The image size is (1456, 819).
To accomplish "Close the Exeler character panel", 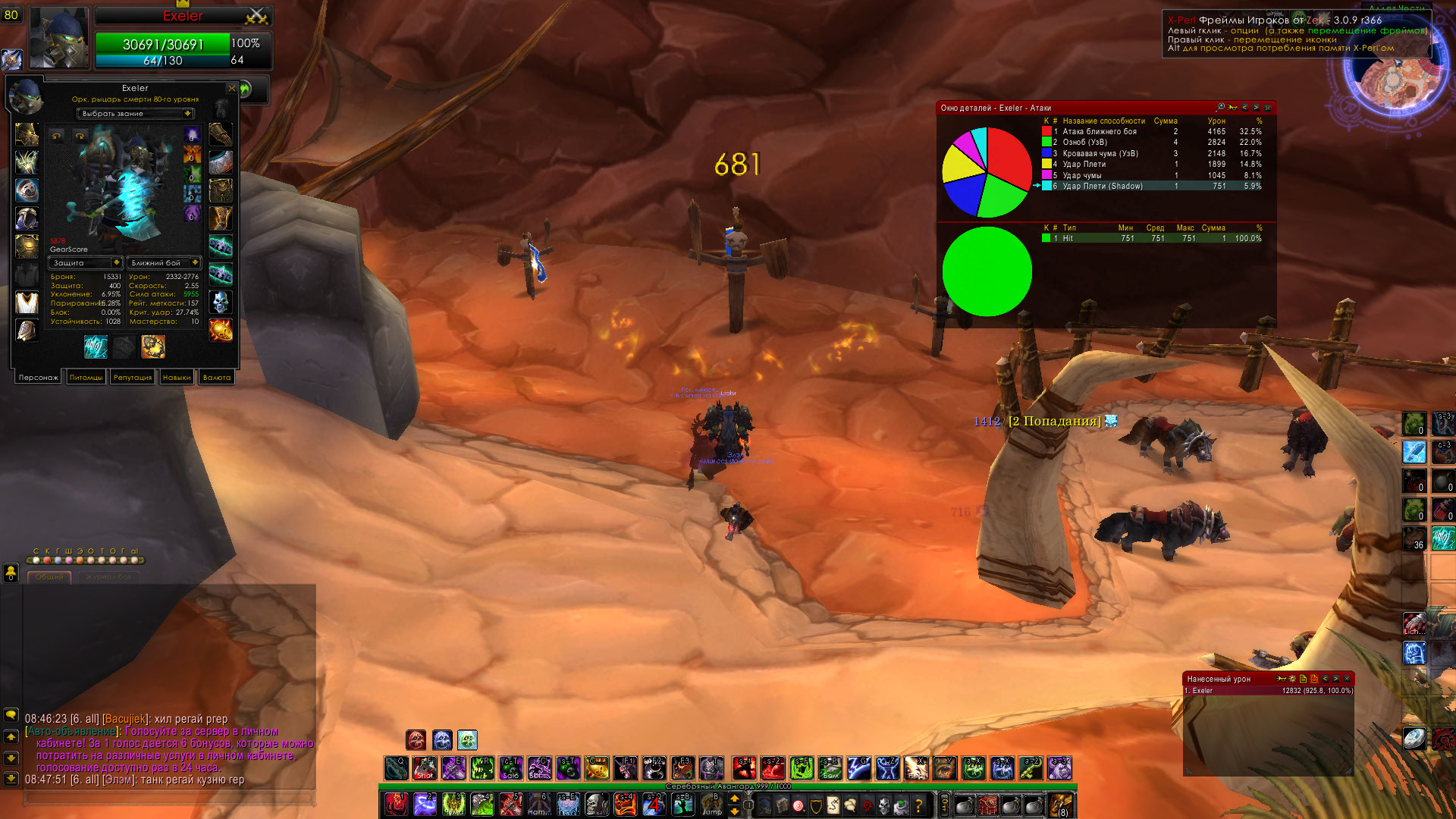I will click(x=231, y=89).
